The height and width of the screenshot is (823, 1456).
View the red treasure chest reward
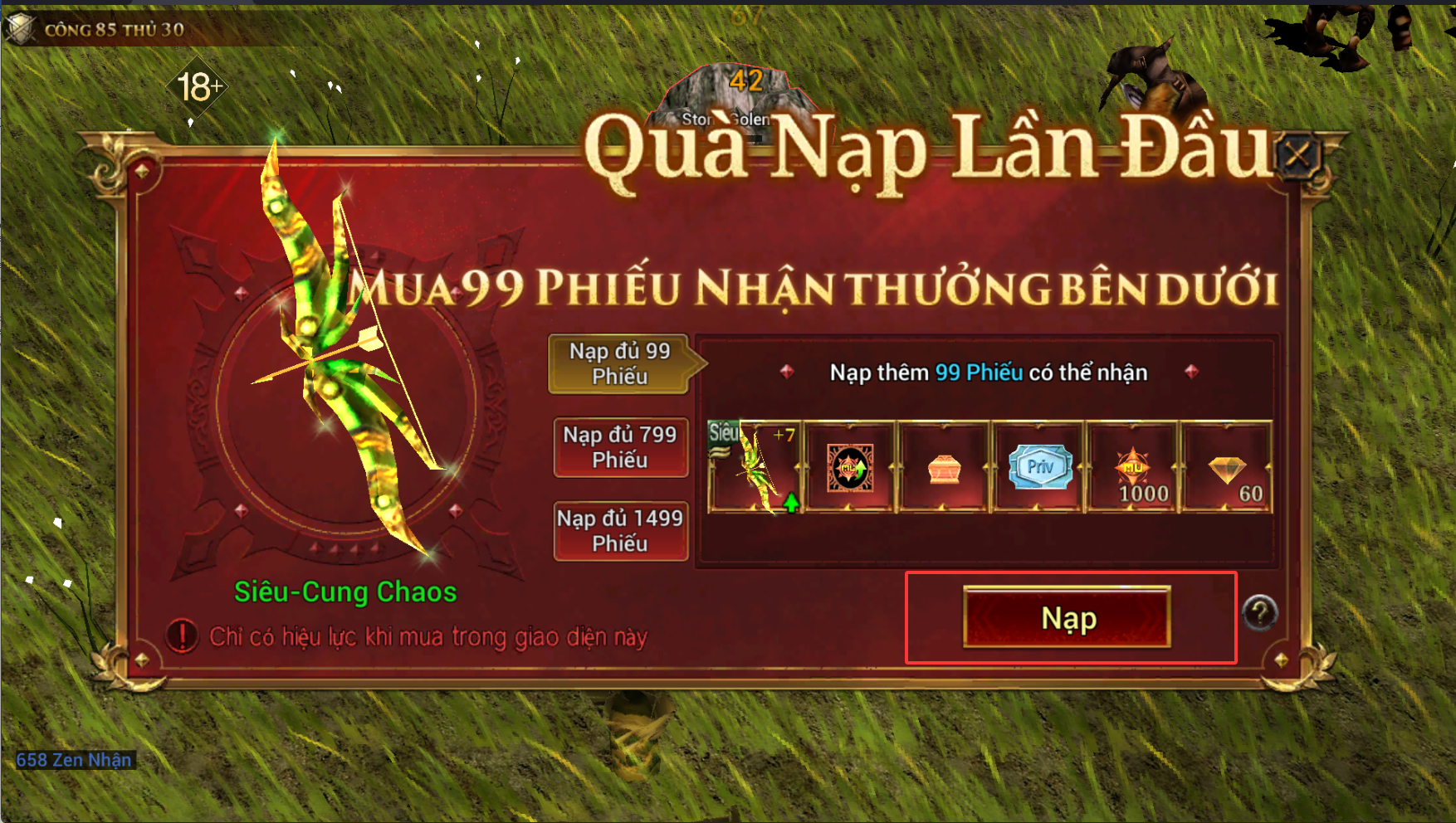[x=944, y=467]
